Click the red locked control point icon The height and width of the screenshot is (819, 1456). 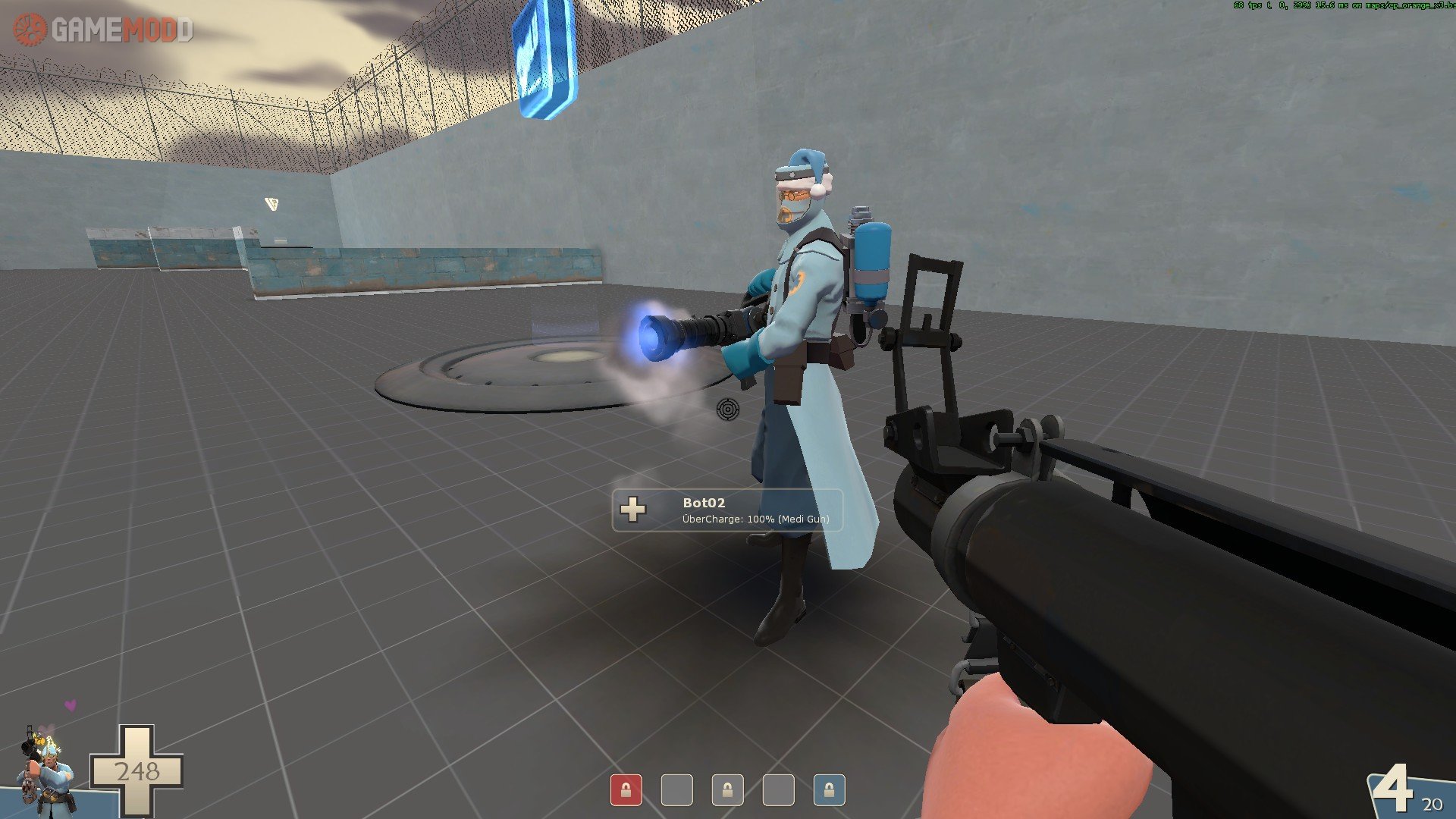click(626, 790)
